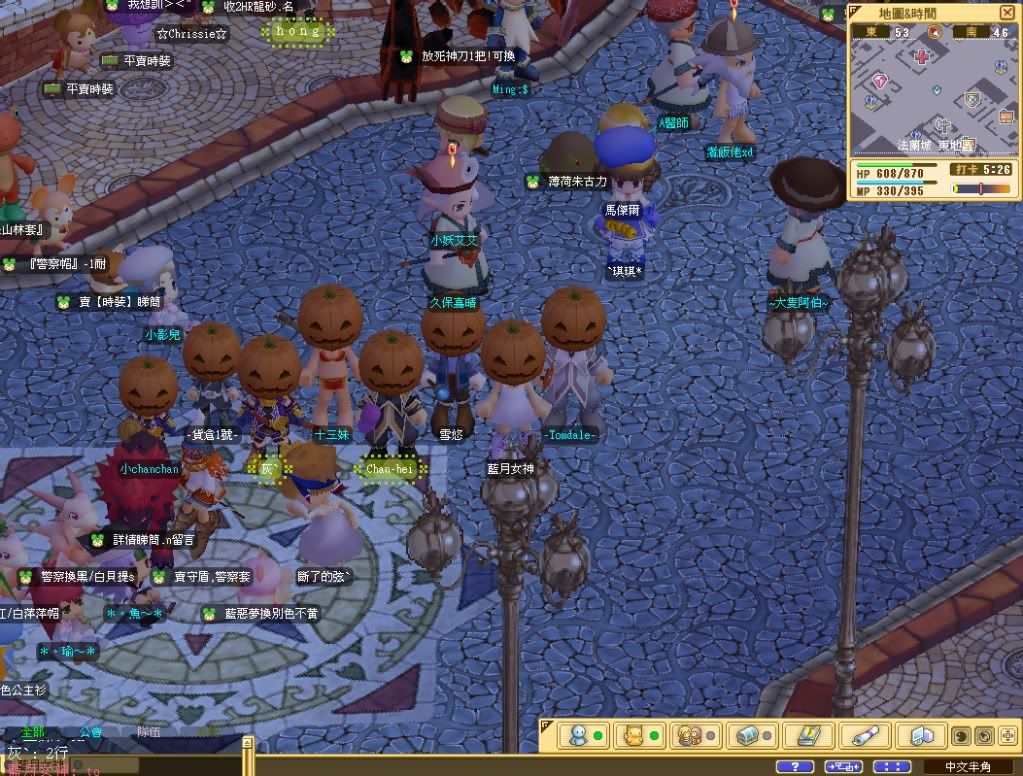Screen dimensions: 1023x776
Task: Click the 中文半角 input mode indicator
Action: click(x=967, y=767)
